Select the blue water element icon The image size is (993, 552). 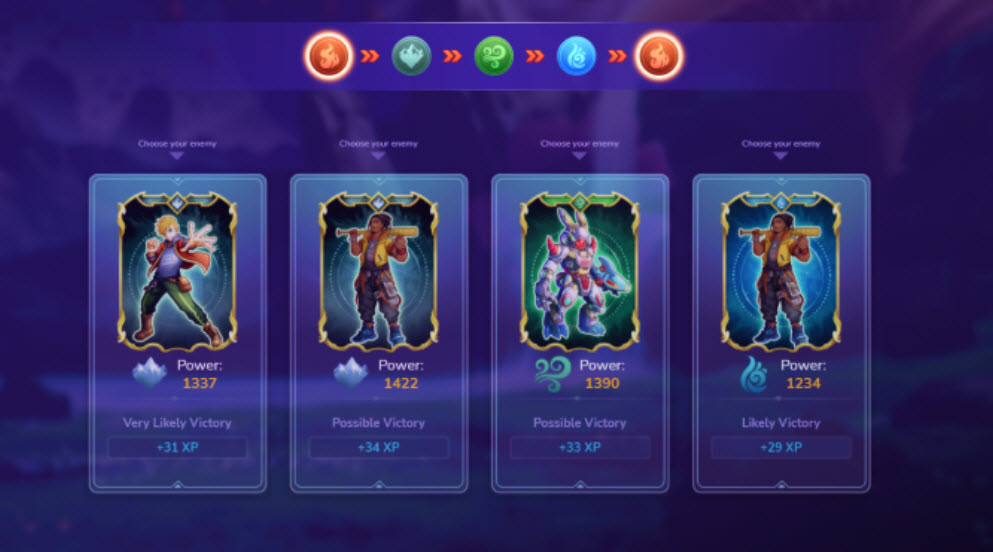[576, 56]
